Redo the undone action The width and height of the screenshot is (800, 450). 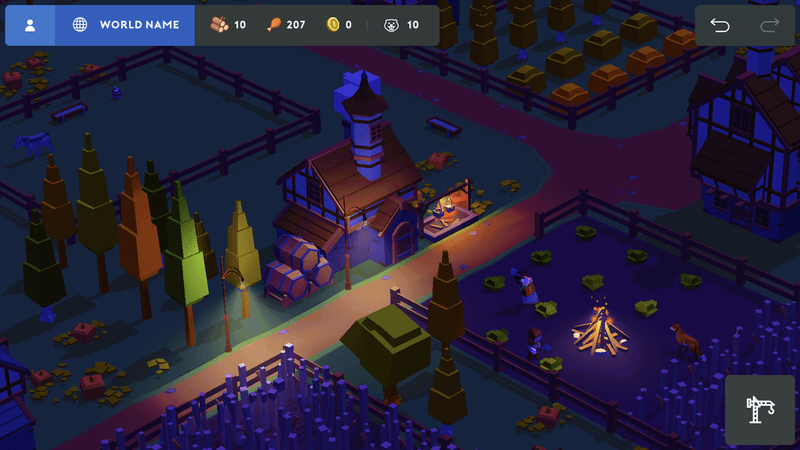tap(769, 26)
